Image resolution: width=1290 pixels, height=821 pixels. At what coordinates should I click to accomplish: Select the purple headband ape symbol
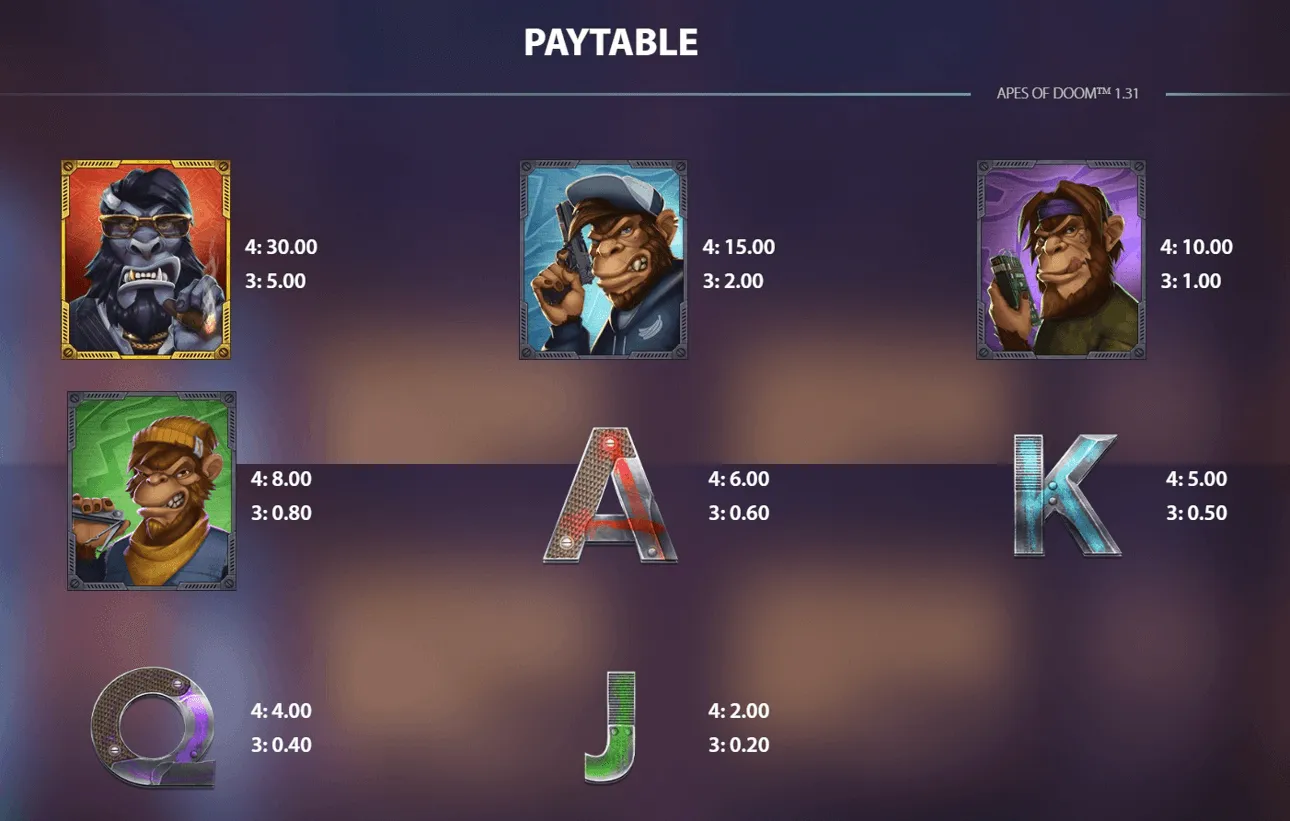tap(1060, 257)
